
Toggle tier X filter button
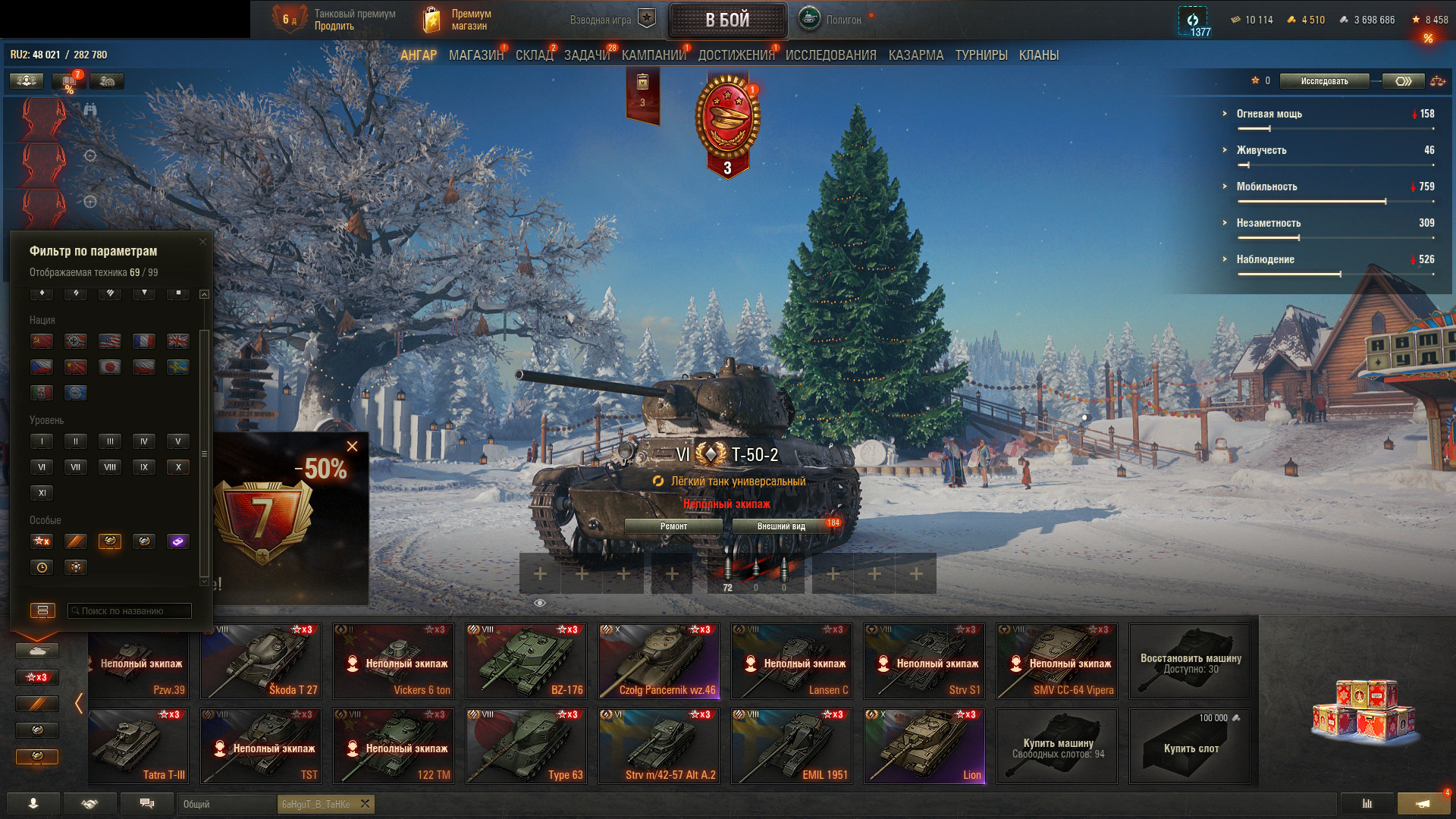click(x=178, y=467)
